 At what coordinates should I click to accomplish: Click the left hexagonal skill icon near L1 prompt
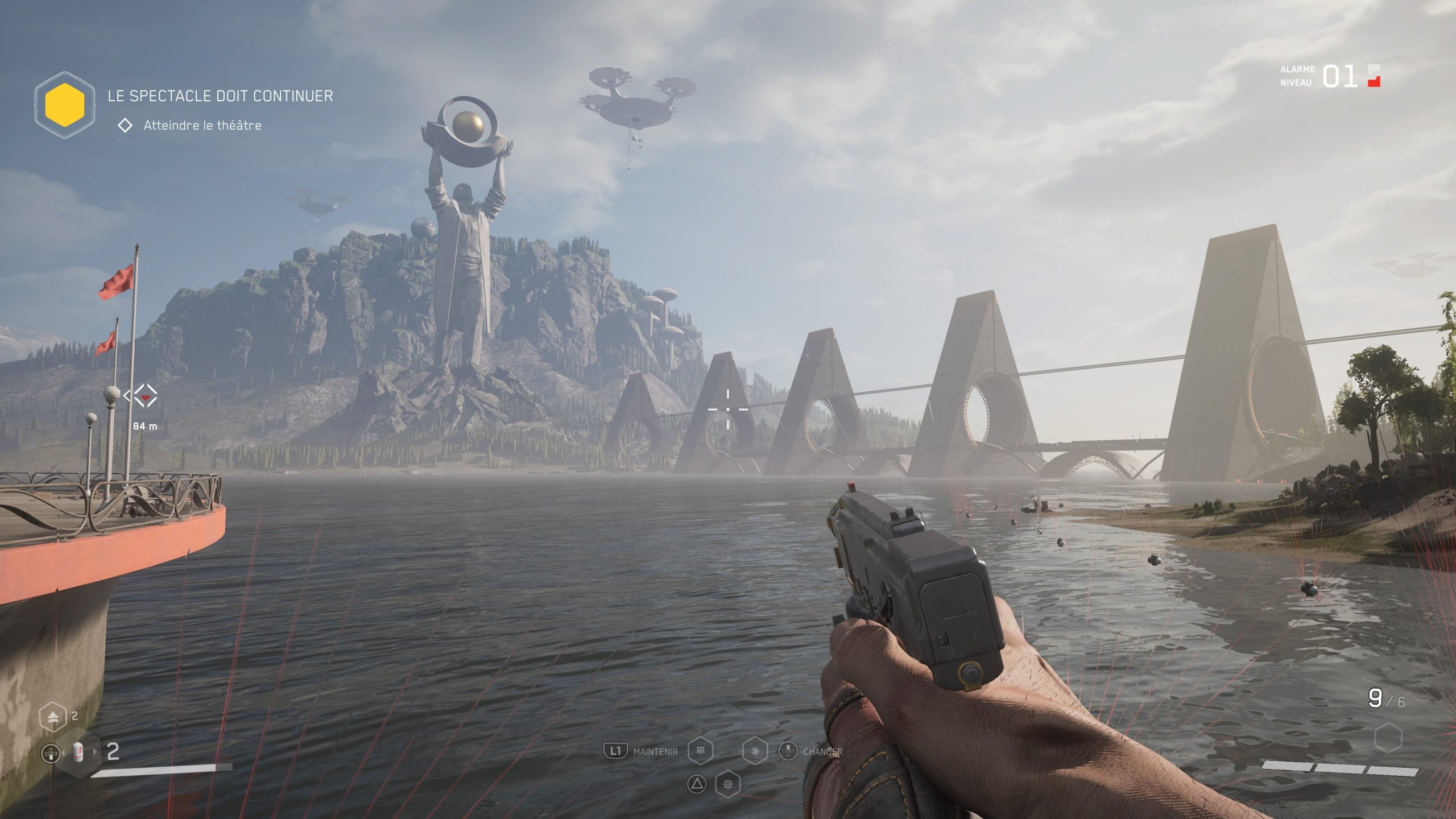point(701,751)
